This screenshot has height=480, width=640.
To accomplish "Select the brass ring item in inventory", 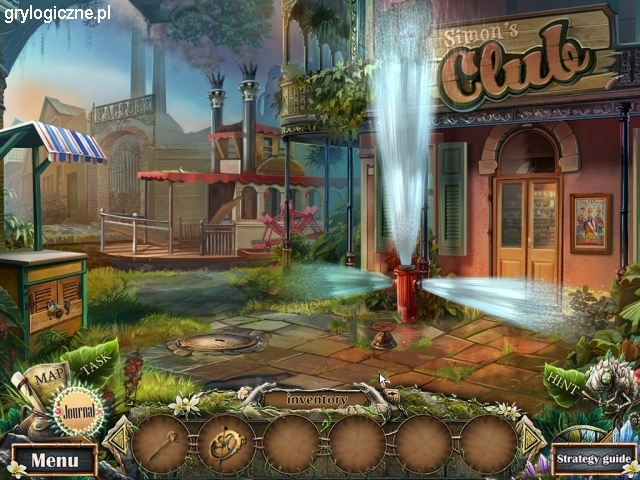I will [226, 443].
